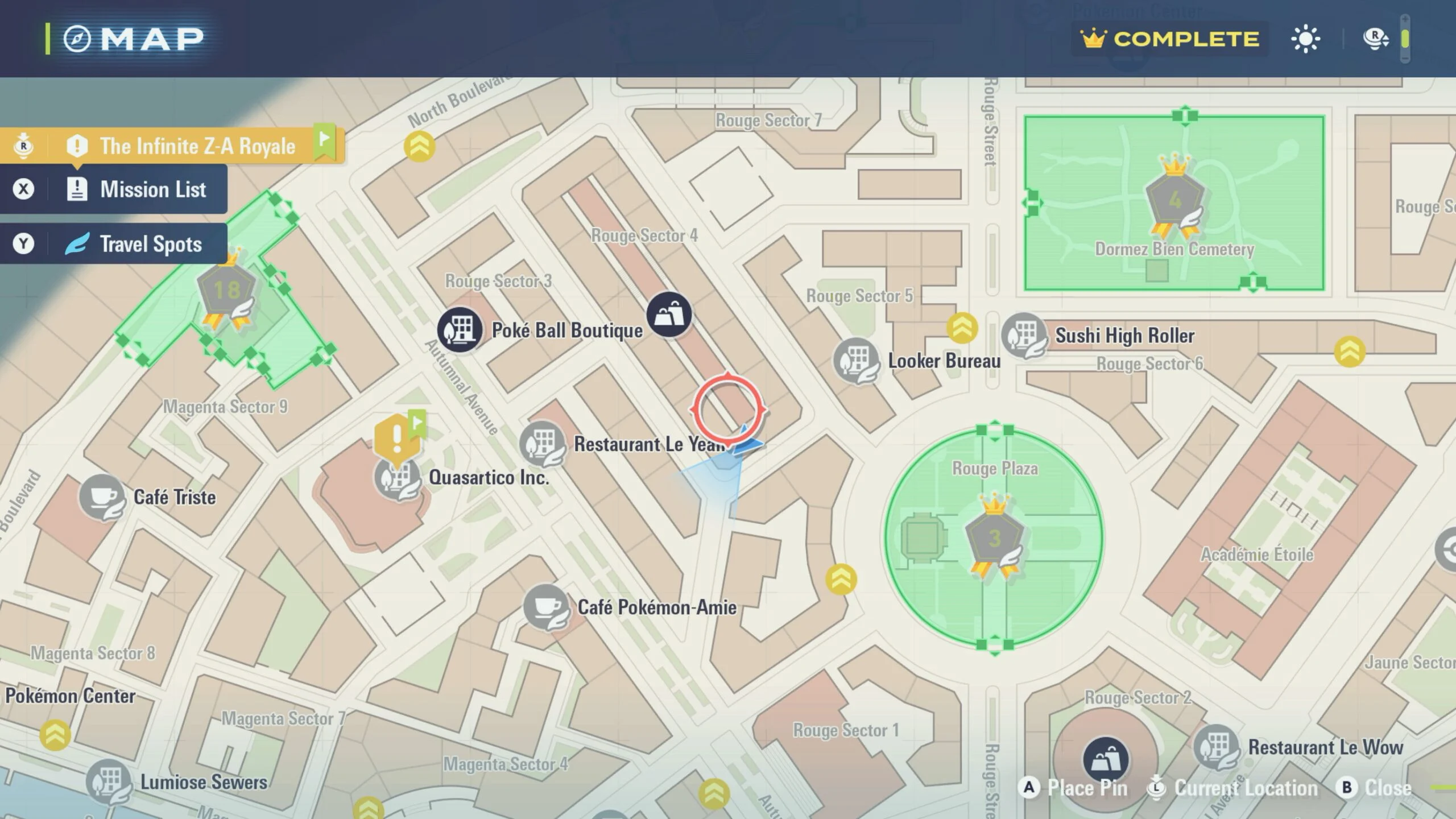Image resolution: width=1456 pixels, height=819 pixels.
Task: Toggle the brightness icon in the top bar
Action: [x=1305, y=39]
